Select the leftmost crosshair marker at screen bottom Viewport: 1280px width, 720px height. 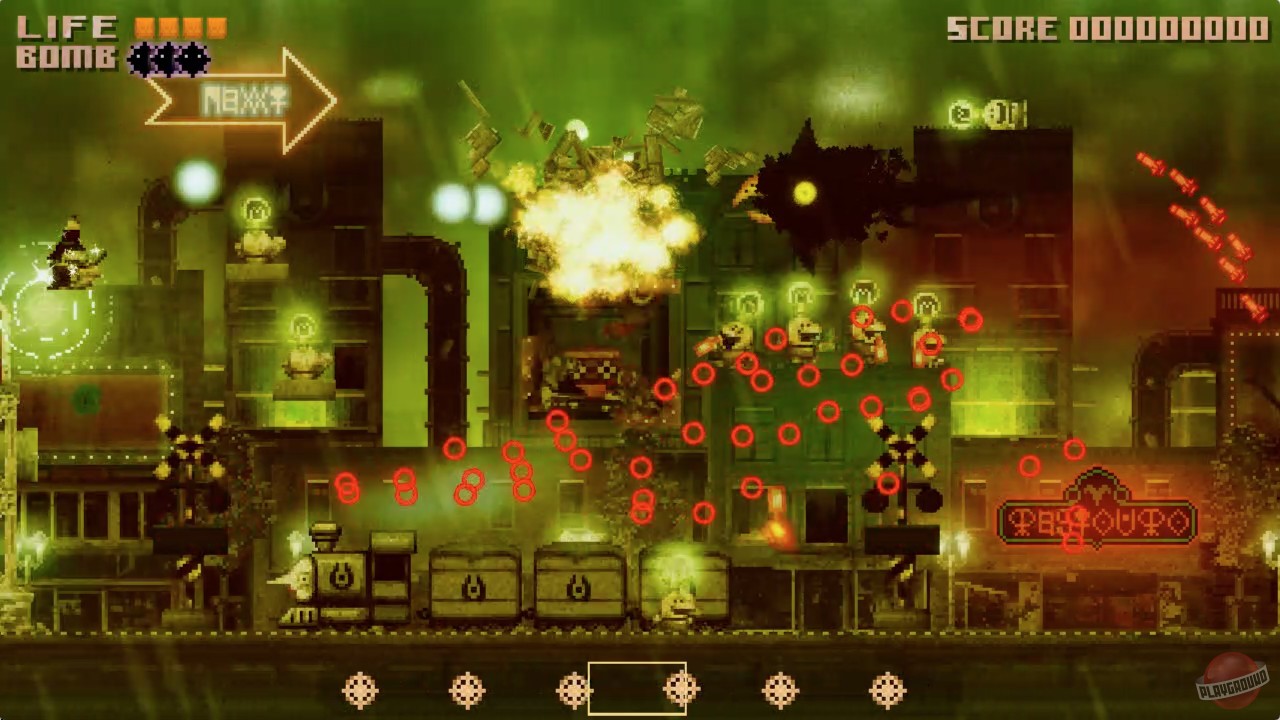(360, 689)
